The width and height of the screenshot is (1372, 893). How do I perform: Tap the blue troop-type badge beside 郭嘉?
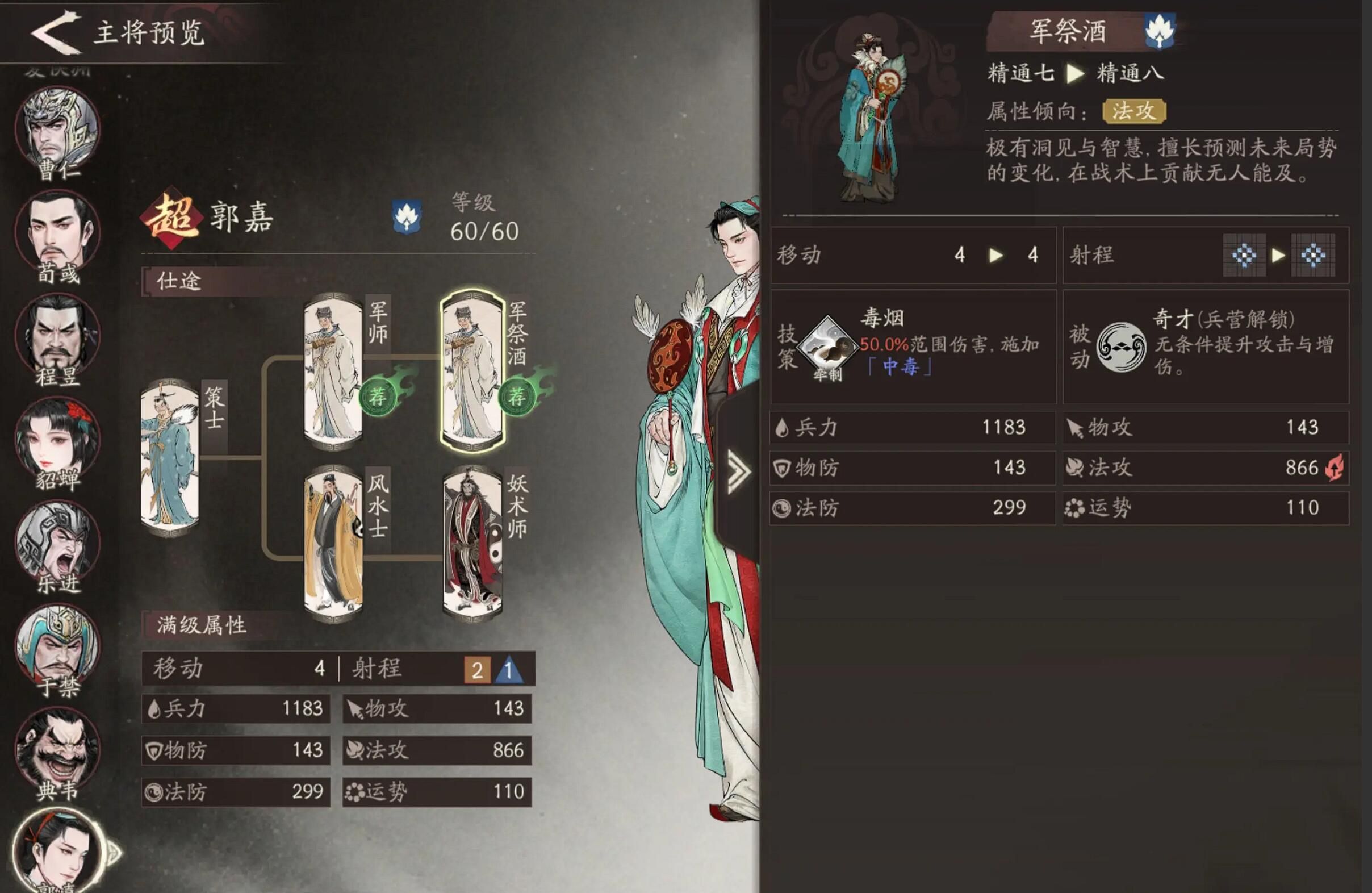tap(407, 218)
